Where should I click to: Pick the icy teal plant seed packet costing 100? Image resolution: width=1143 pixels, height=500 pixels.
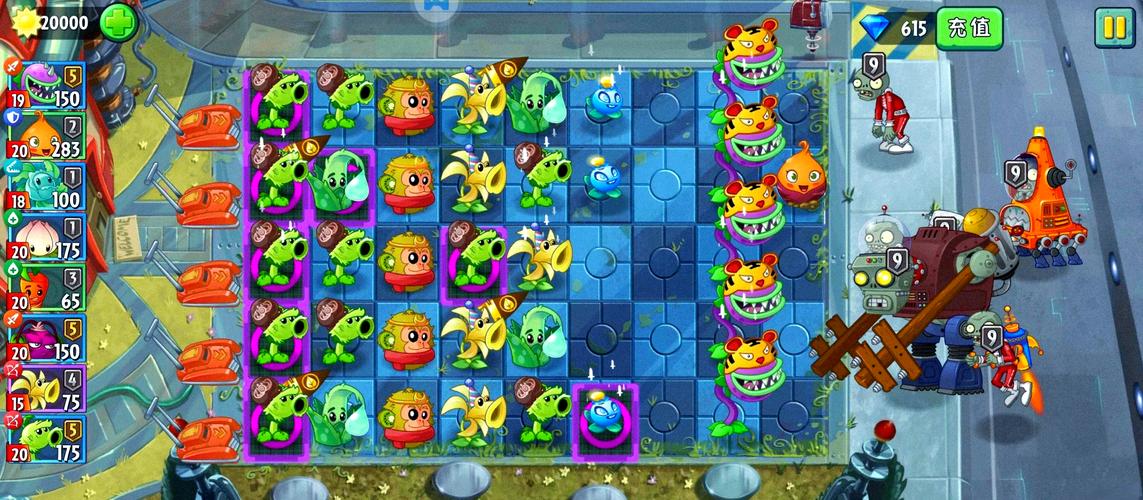tap(47, 187)
